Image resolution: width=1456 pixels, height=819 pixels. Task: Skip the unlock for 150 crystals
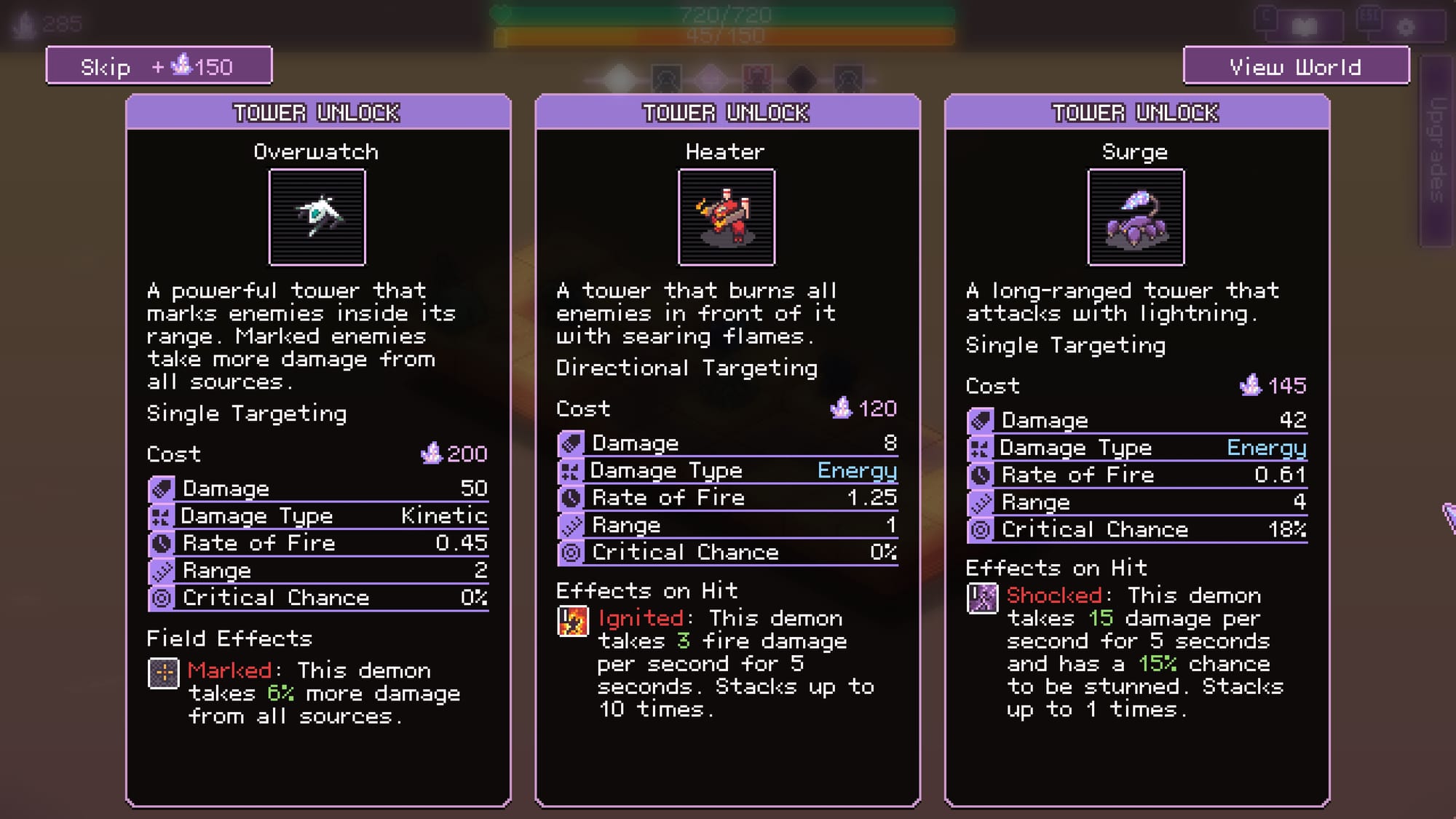159,66
